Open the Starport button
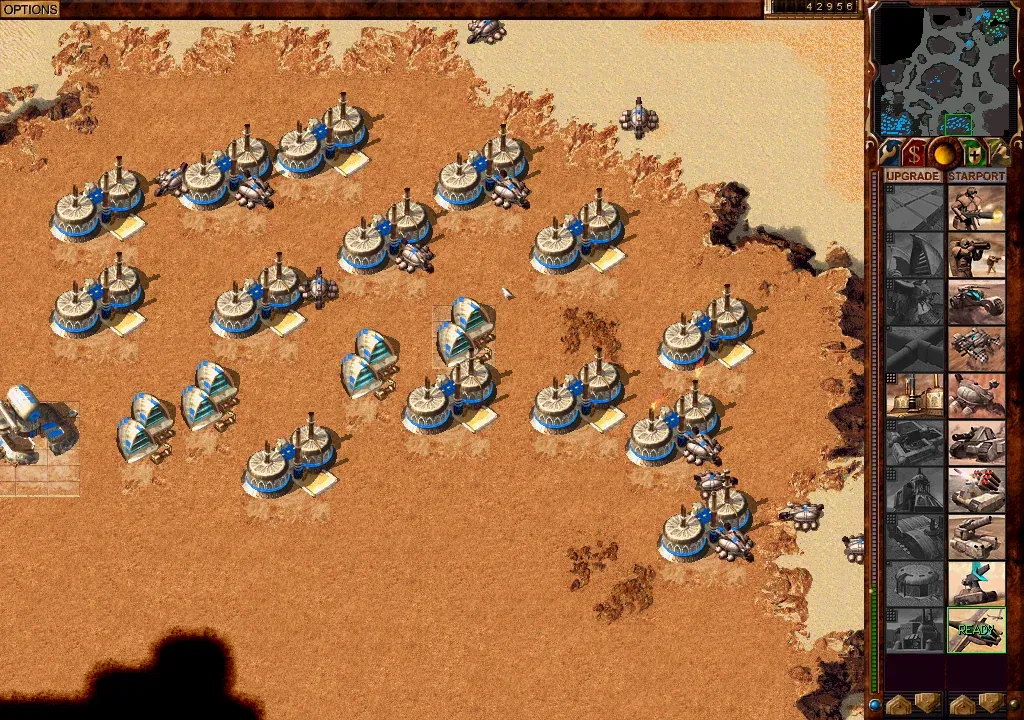The image size is (1024, 720). click(976, 176)
